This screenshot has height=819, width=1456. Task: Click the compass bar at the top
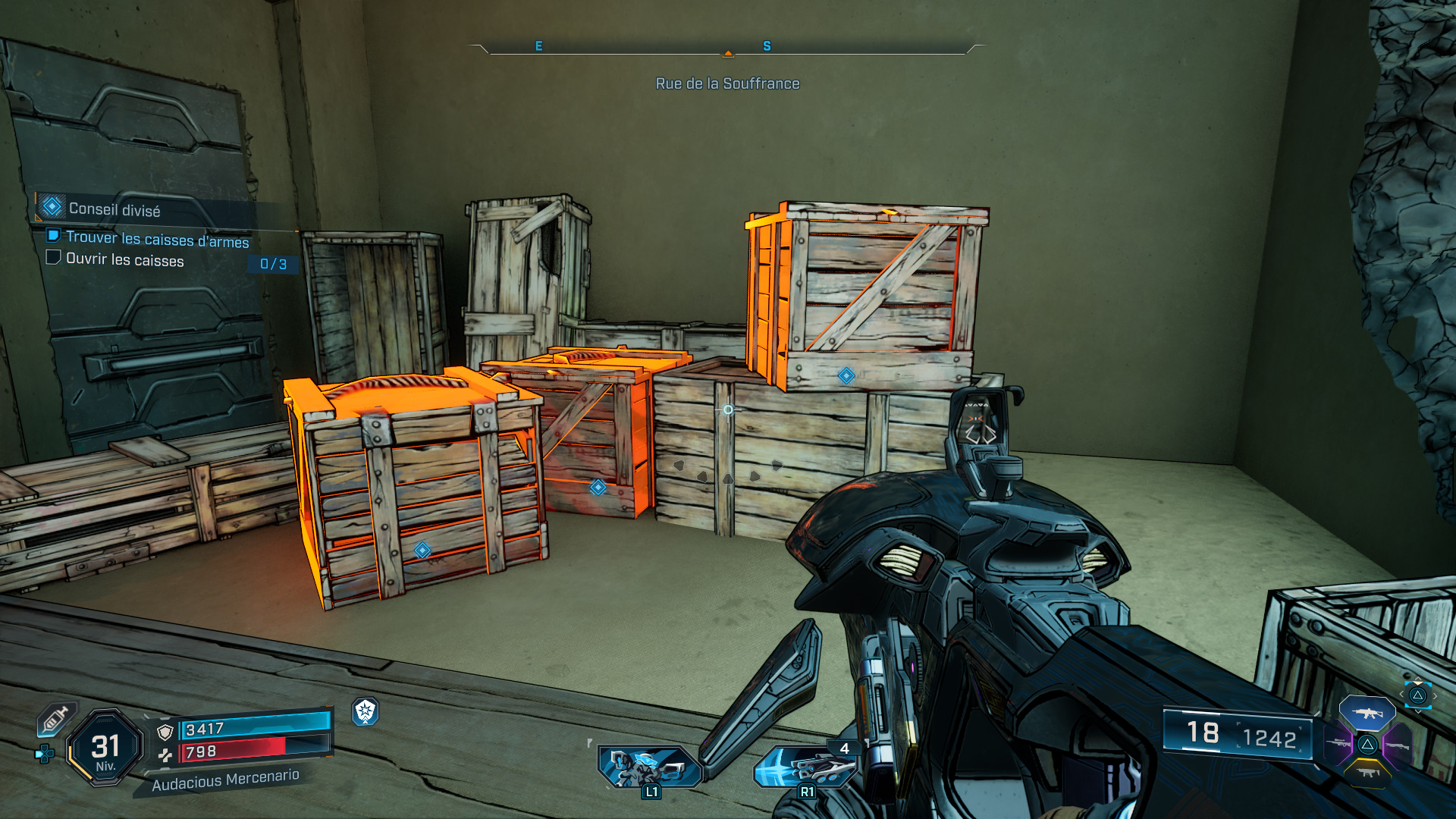(x=727, y=49)
